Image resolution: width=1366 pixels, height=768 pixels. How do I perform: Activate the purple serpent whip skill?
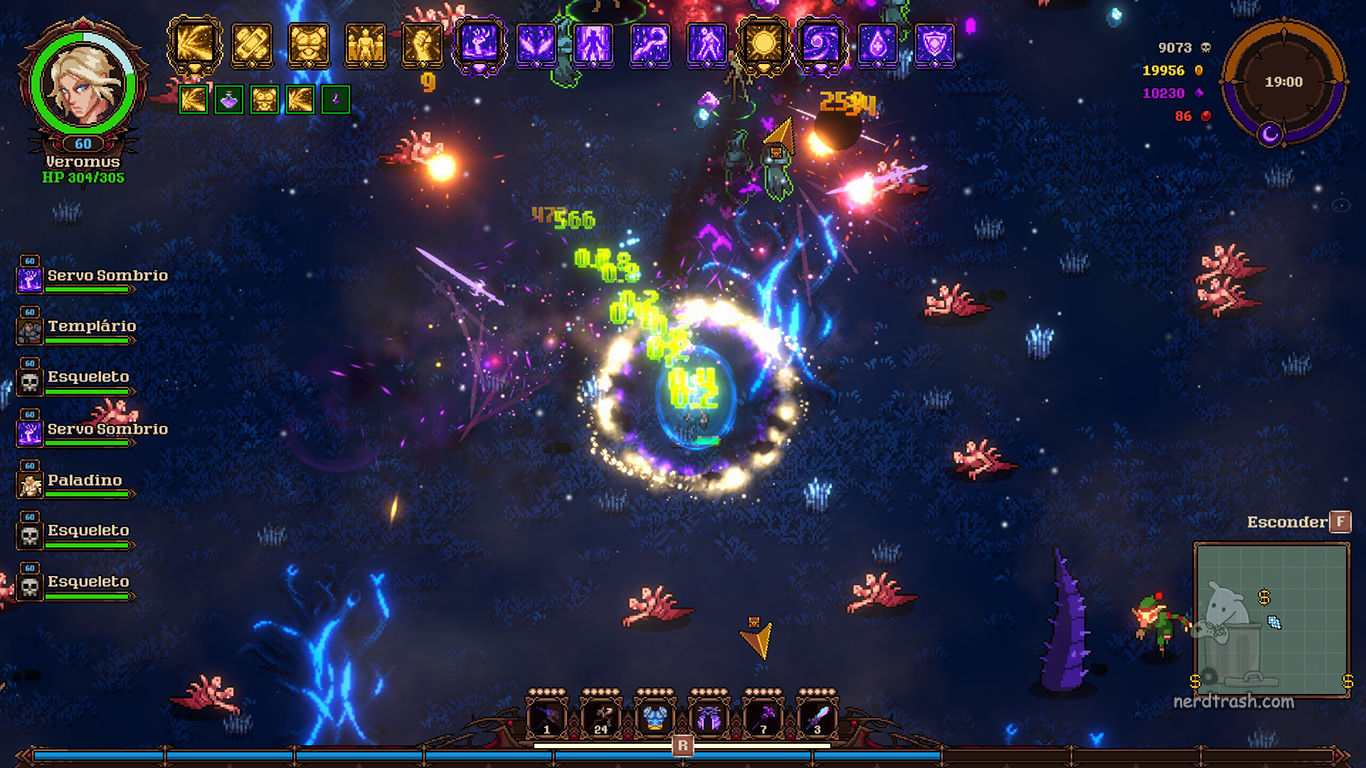coord(650,45)
